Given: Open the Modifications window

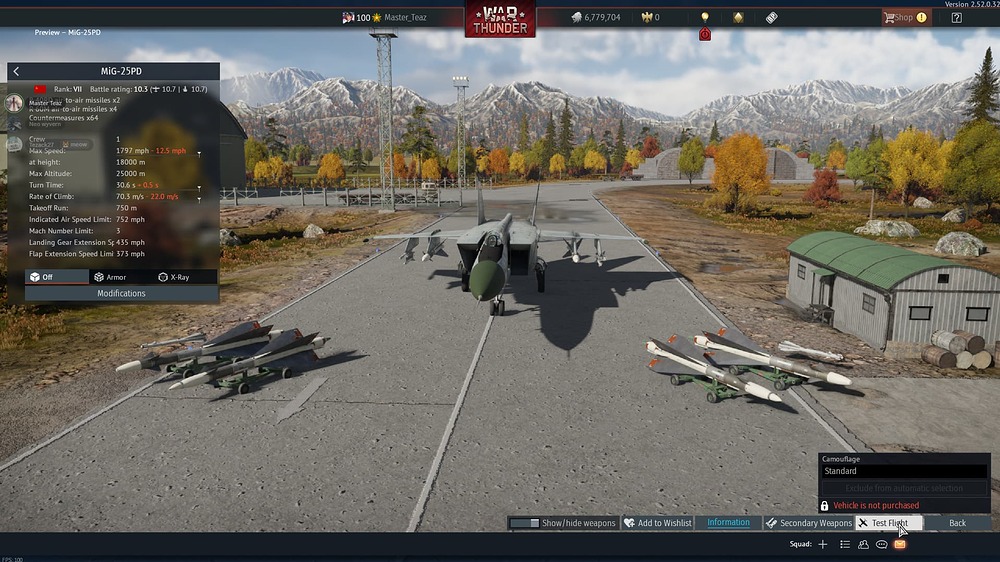Looking at the screenshot, I should click(121, 294).
